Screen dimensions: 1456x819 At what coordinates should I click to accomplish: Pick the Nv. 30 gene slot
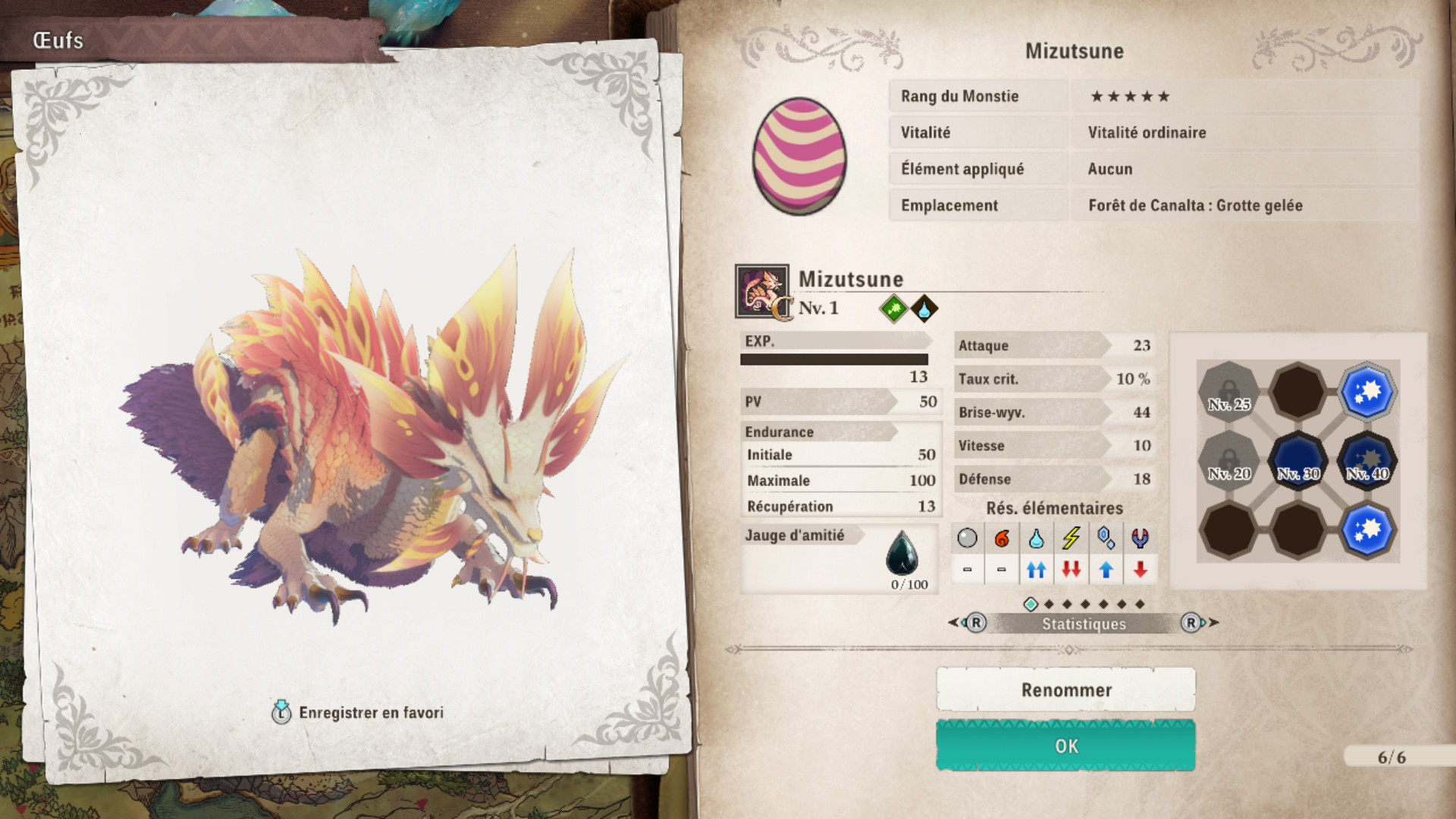coord(1298,461)
